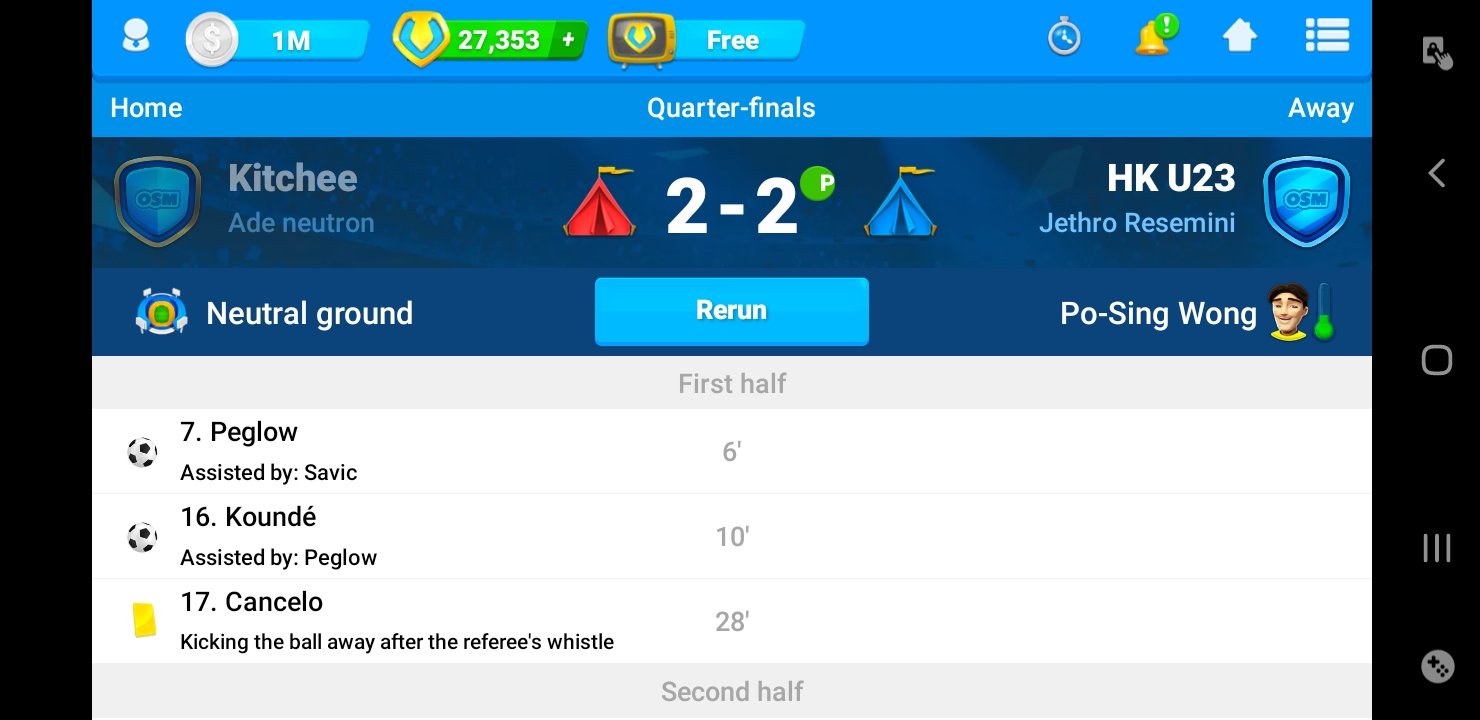
Task: Select referee Po-Sing Wong
Action: (x=1158, y=314)
